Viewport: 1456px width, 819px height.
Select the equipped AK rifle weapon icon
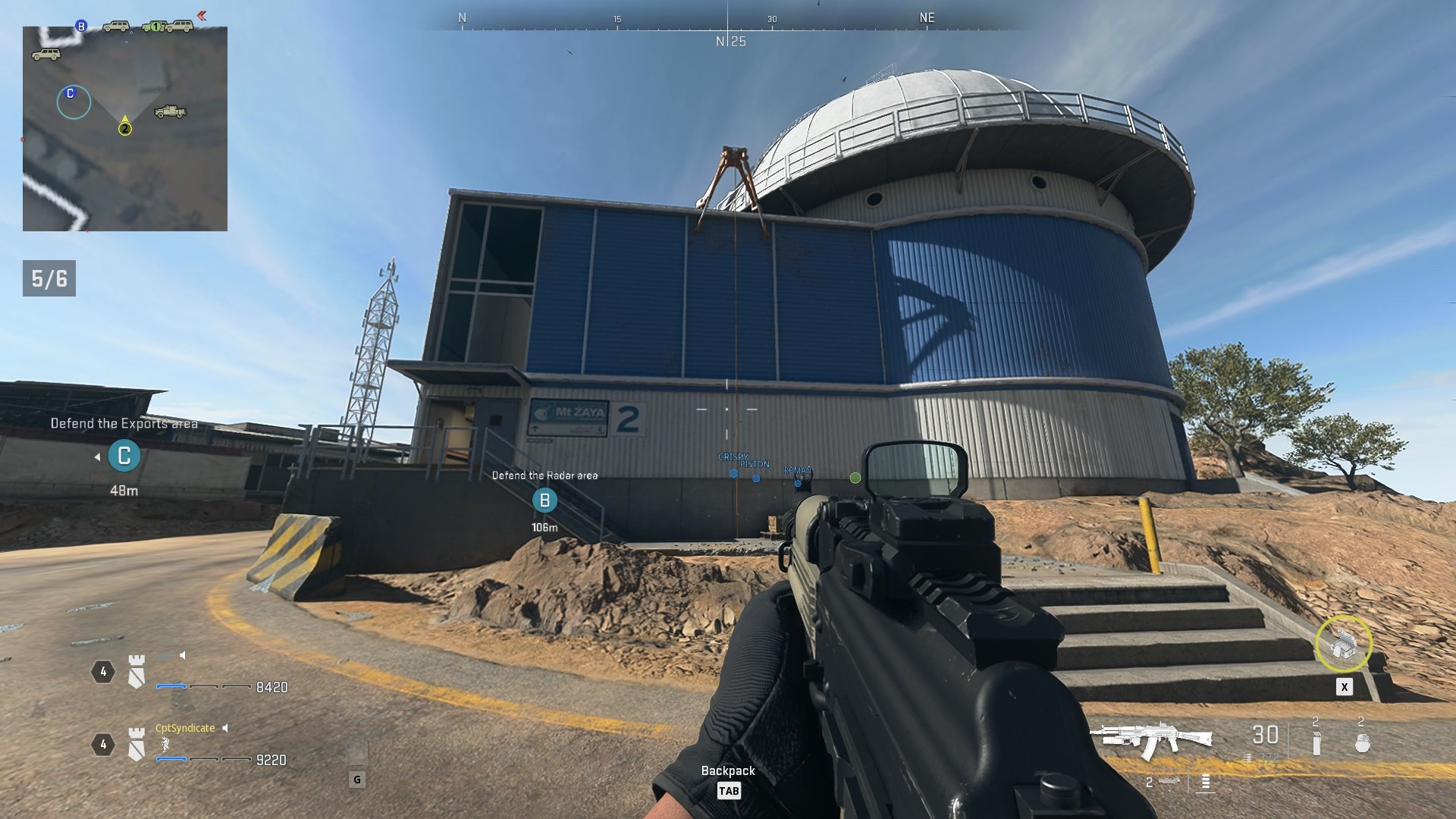click(x=1154, y=736)
